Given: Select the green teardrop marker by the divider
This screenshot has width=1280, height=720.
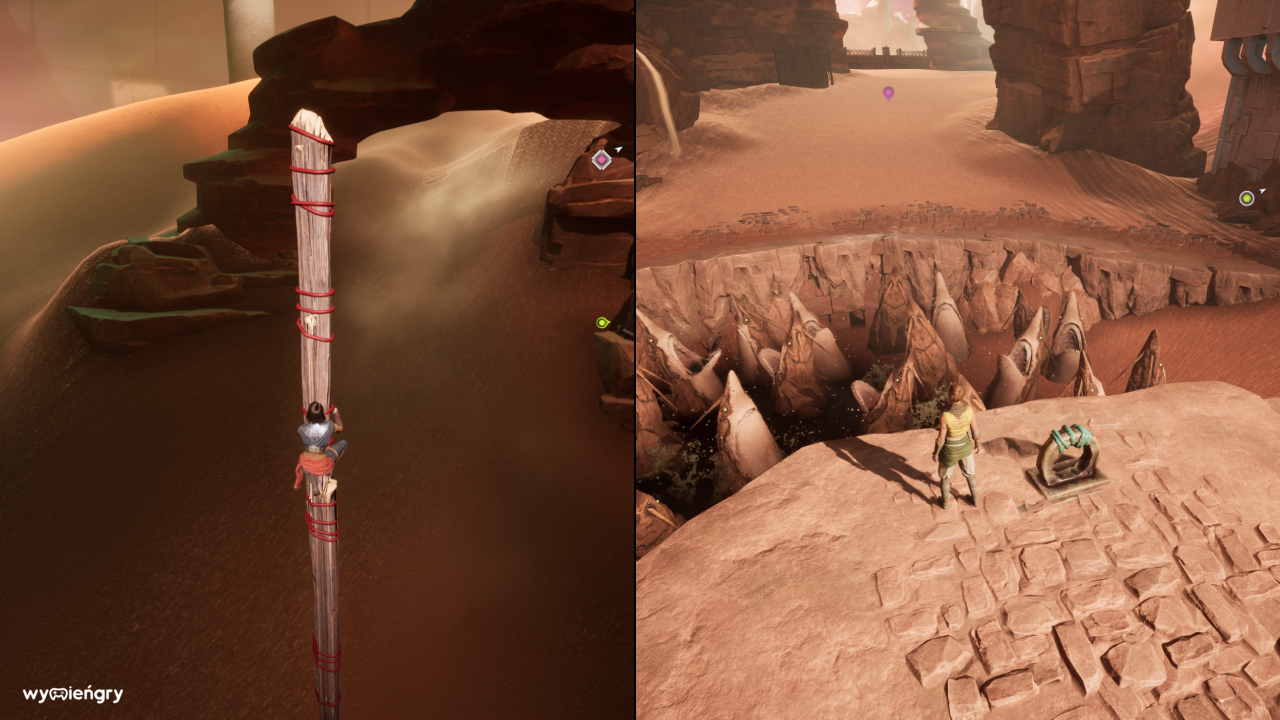Looking at the screenshot, I should (602, 322).
